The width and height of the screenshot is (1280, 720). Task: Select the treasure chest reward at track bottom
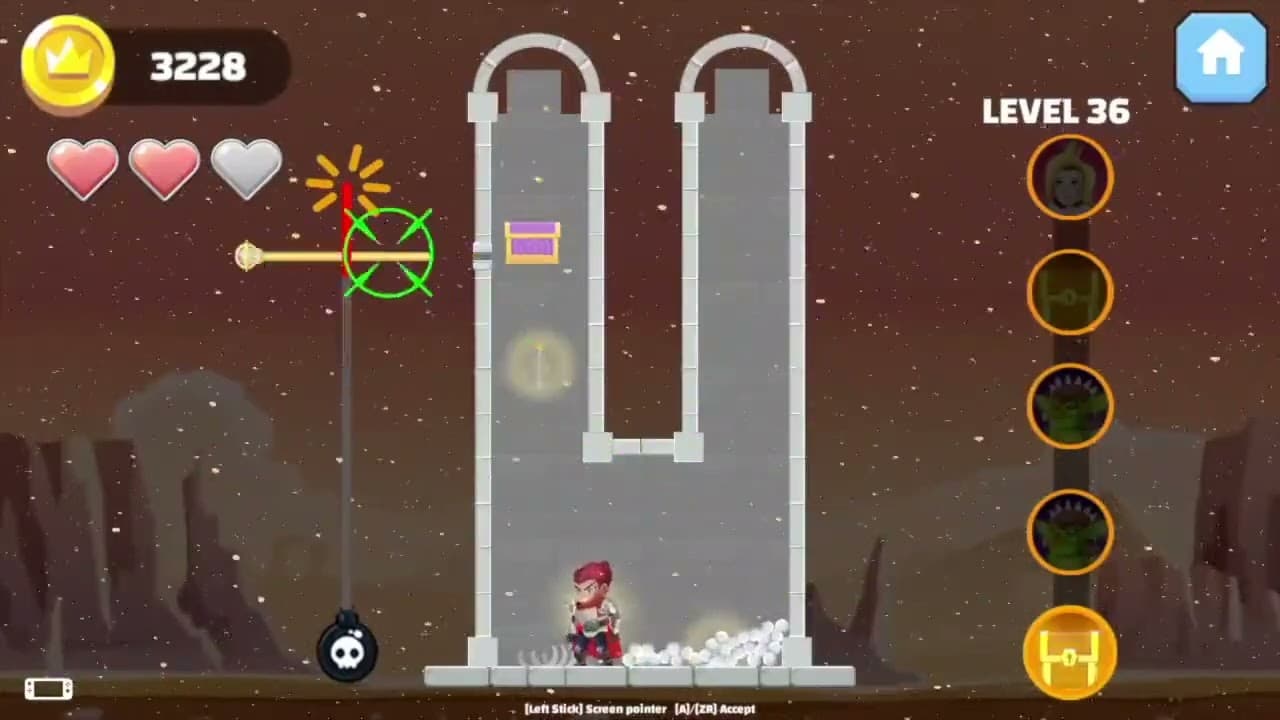1069,652
